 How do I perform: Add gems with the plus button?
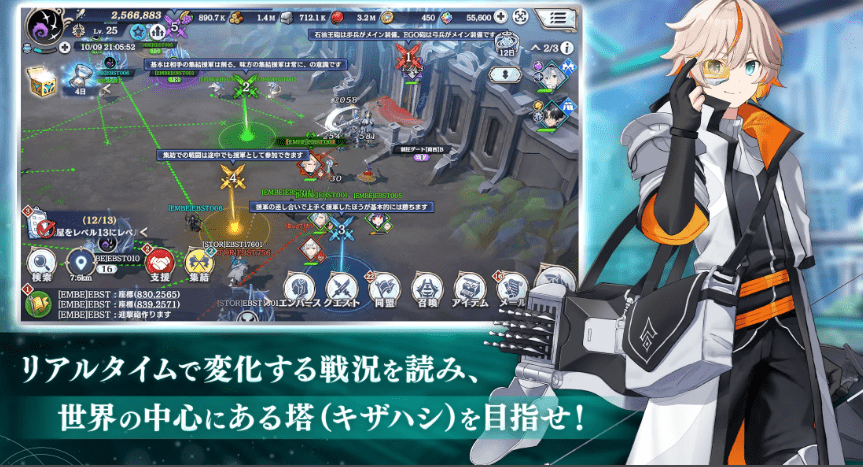click(x=500, y=17)
